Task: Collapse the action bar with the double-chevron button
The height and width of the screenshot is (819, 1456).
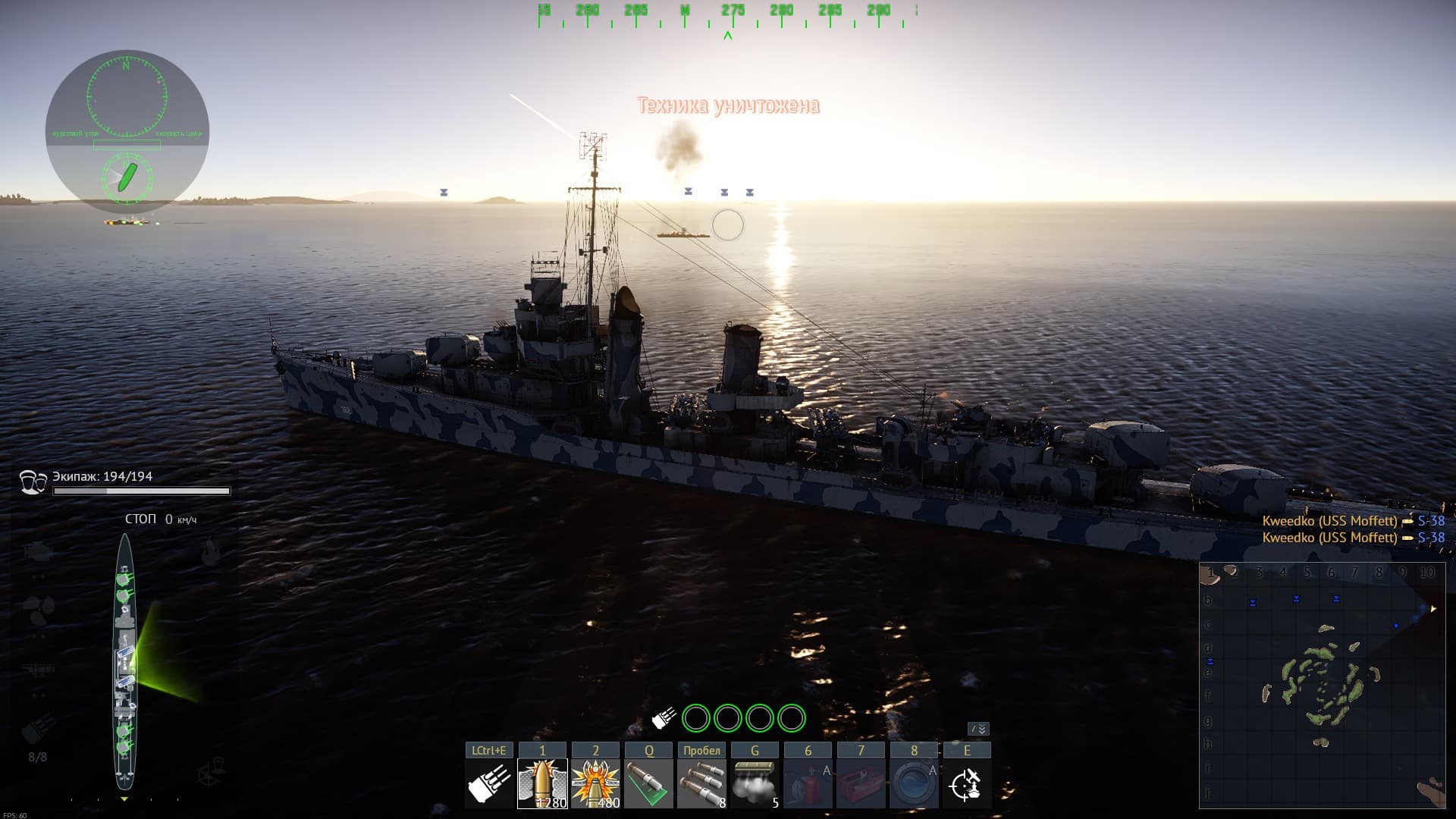Action: click(979, 729)
